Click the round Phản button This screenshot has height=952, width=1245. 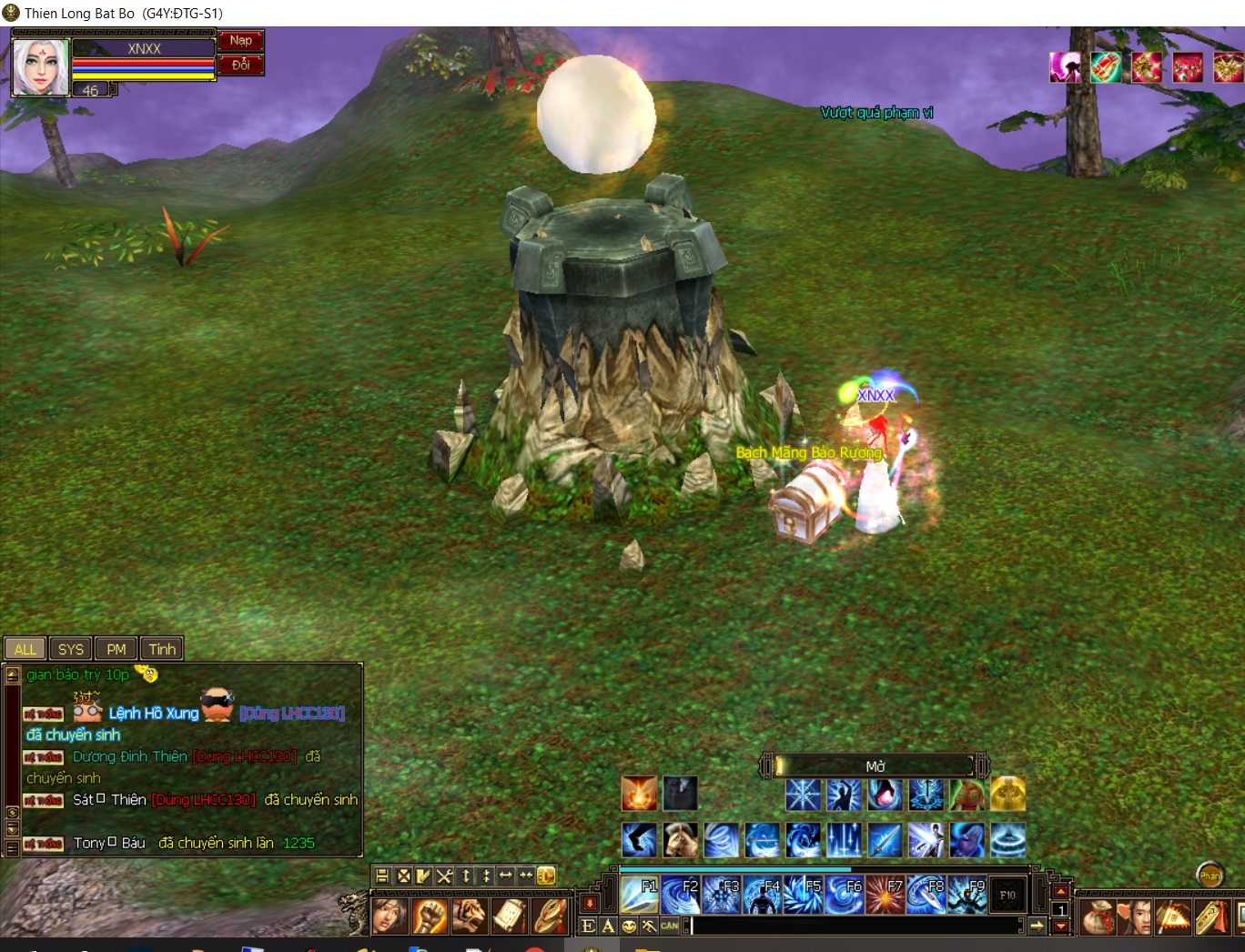pyautogui.click(x=1210, y=876)
